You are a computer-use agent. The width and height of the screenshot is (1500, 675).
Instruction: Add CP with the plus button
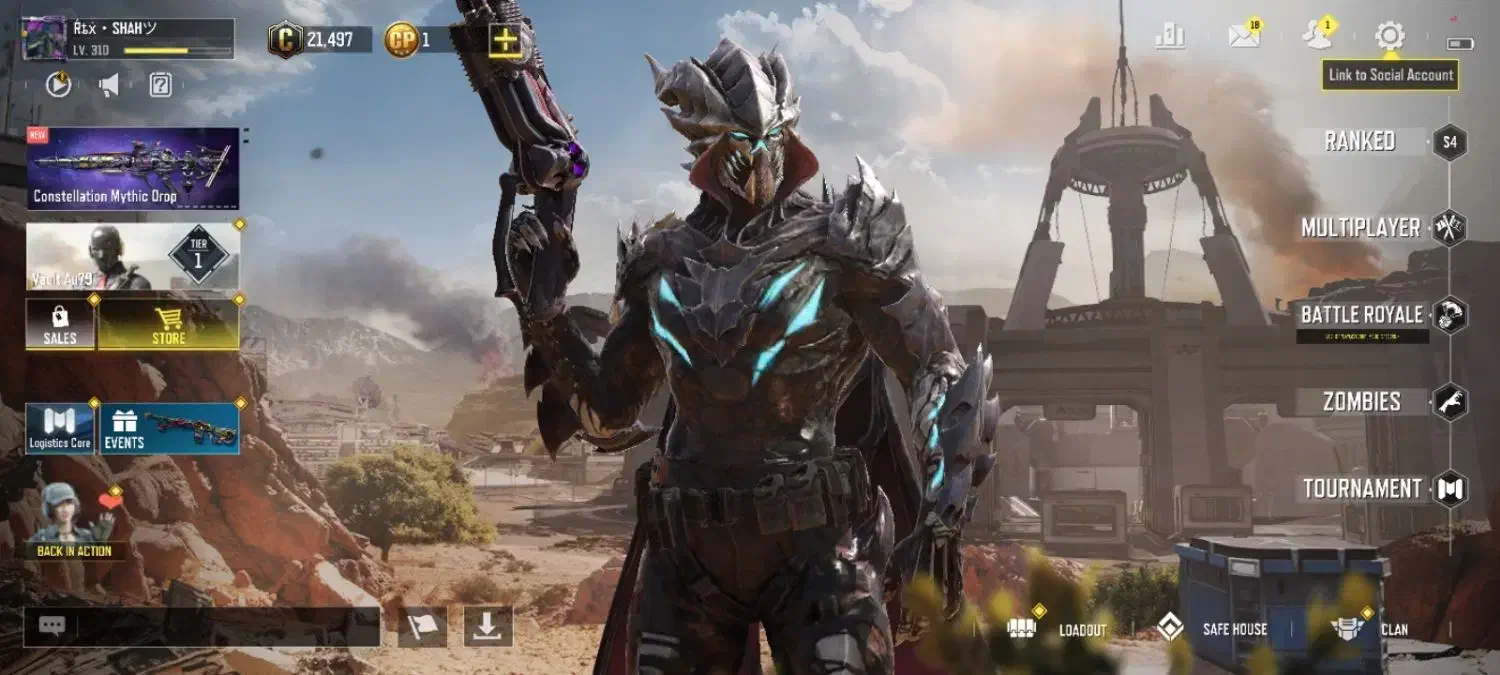[x=505, y=40]
